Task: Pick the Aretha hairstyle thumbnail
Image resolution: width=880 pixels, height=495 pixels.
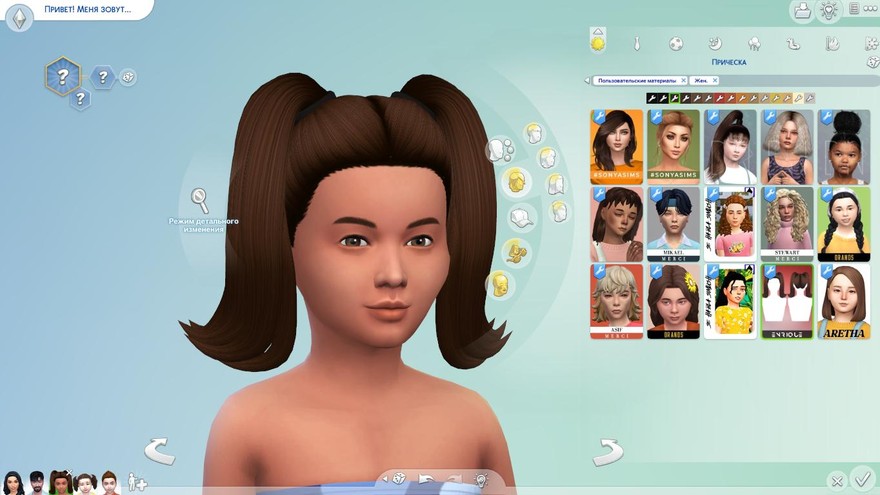Action: click(844, 301)
